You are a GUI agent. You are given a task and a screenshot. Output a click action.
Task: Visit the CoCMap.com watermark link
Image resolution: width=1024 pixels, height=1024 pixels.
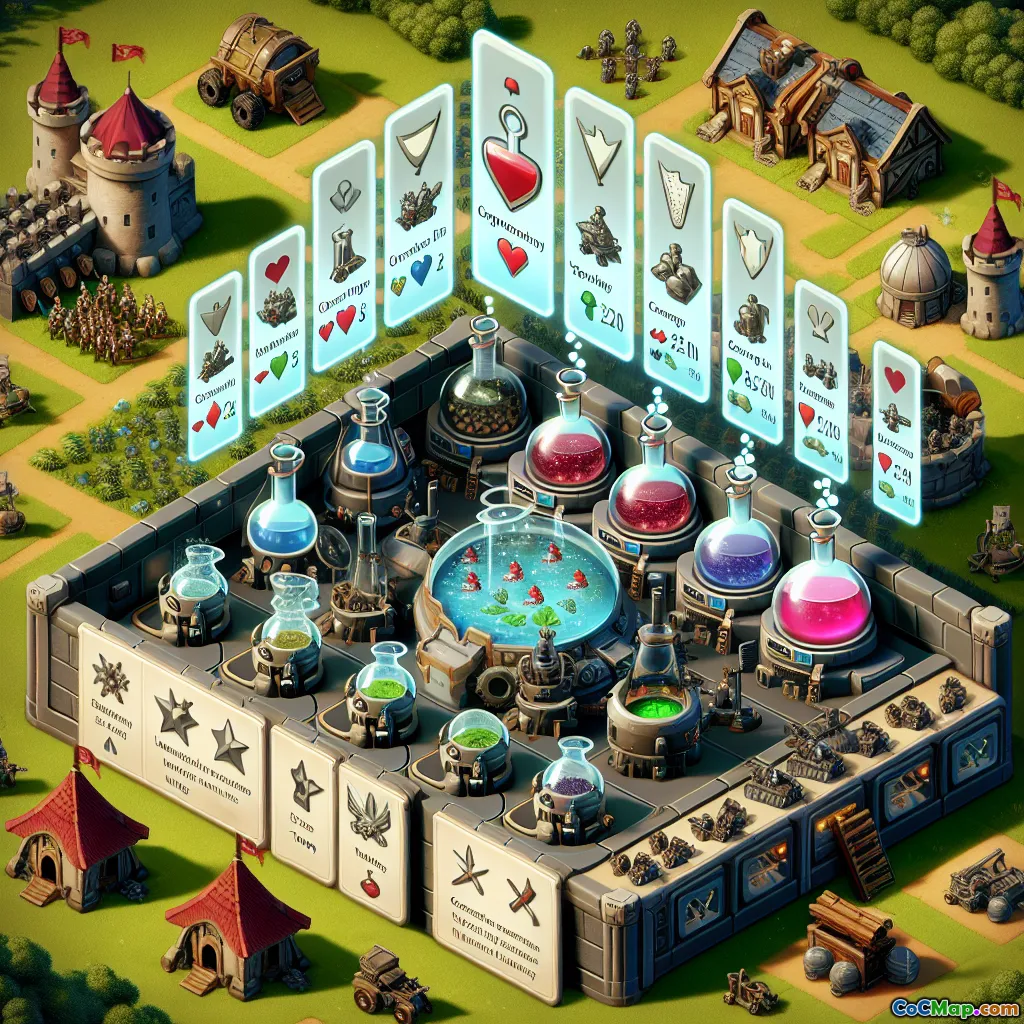[956, 1006]
